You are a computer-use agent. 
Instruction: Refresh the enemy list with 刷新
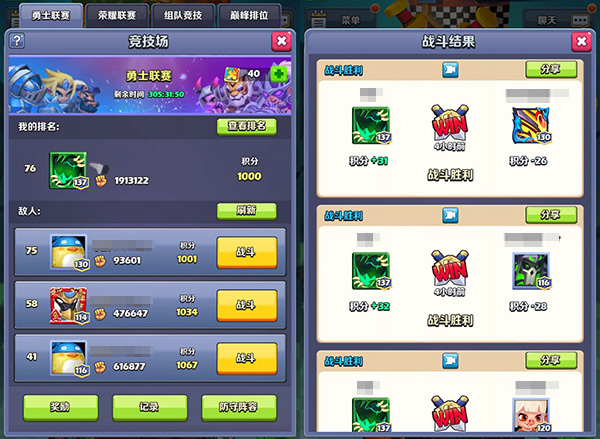(x=246, y=211)
